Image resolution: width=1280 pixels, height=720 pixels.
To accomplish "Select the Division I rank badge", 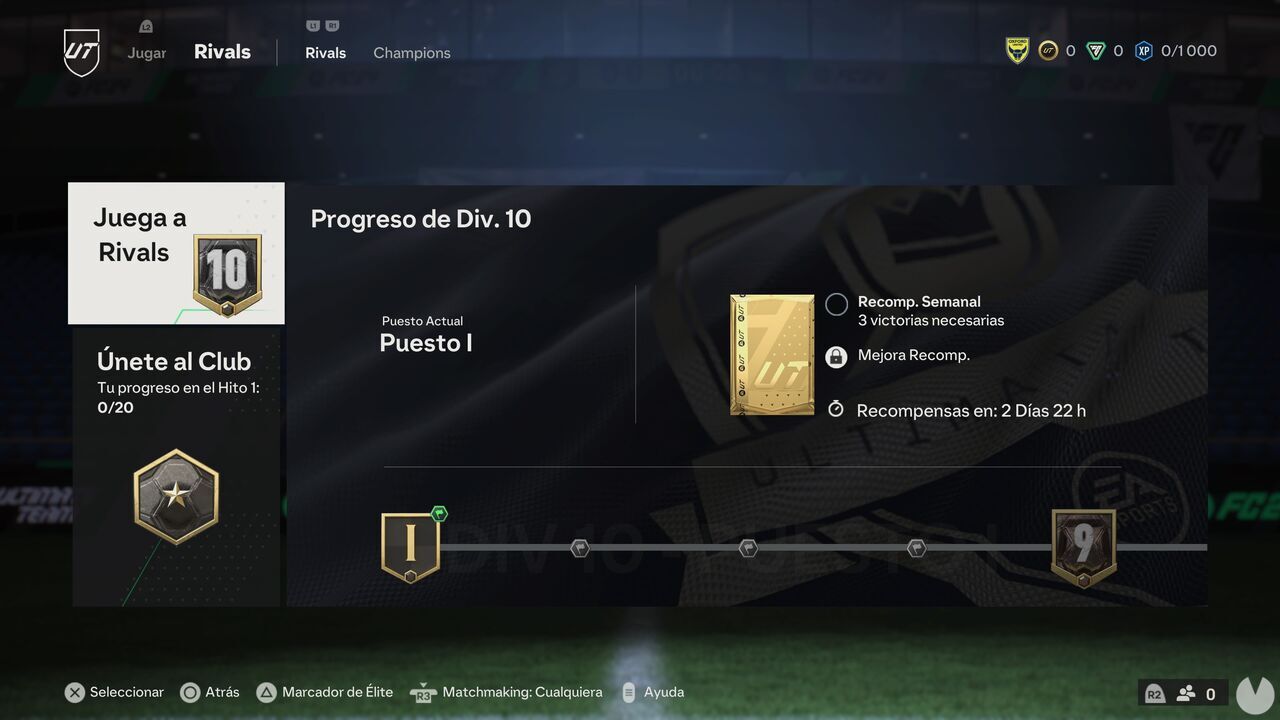I will 410,545.
